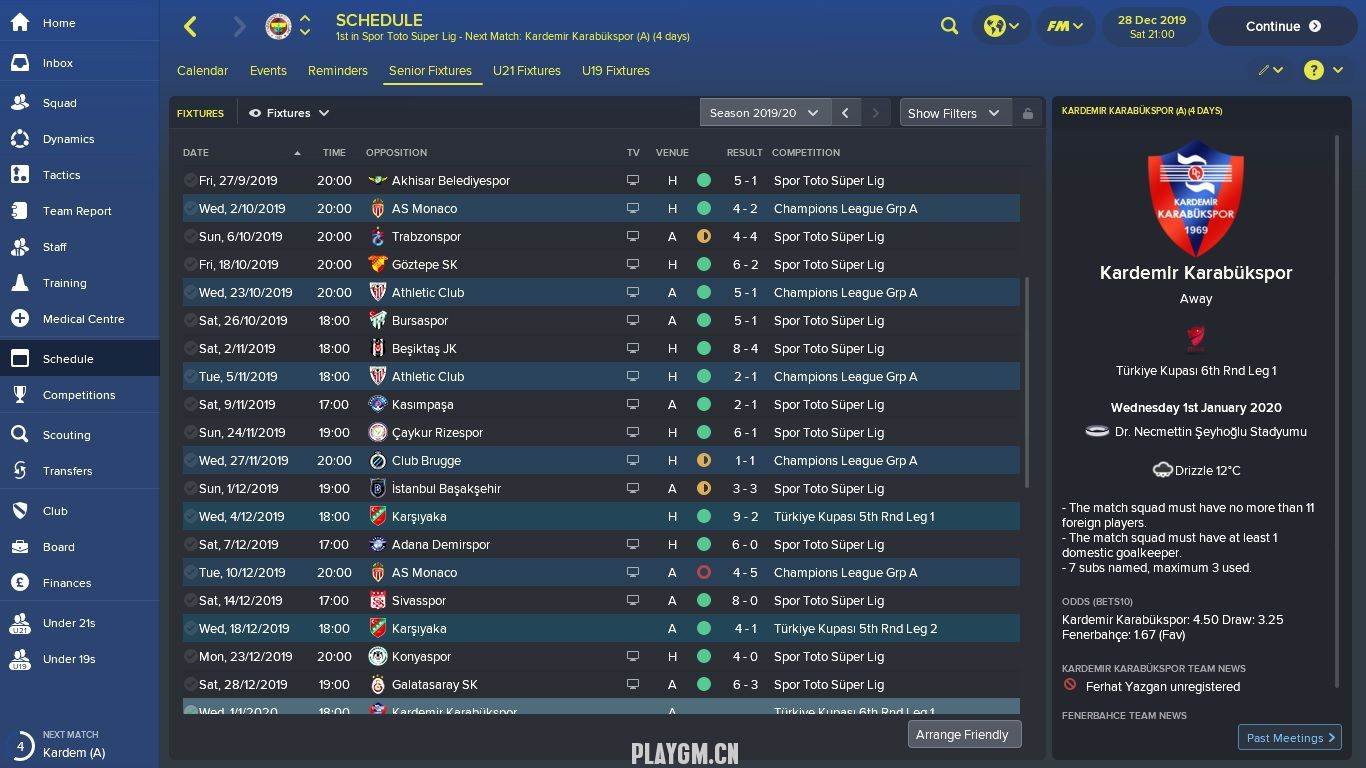
Task: Show the Finances page
Action: 66,583
